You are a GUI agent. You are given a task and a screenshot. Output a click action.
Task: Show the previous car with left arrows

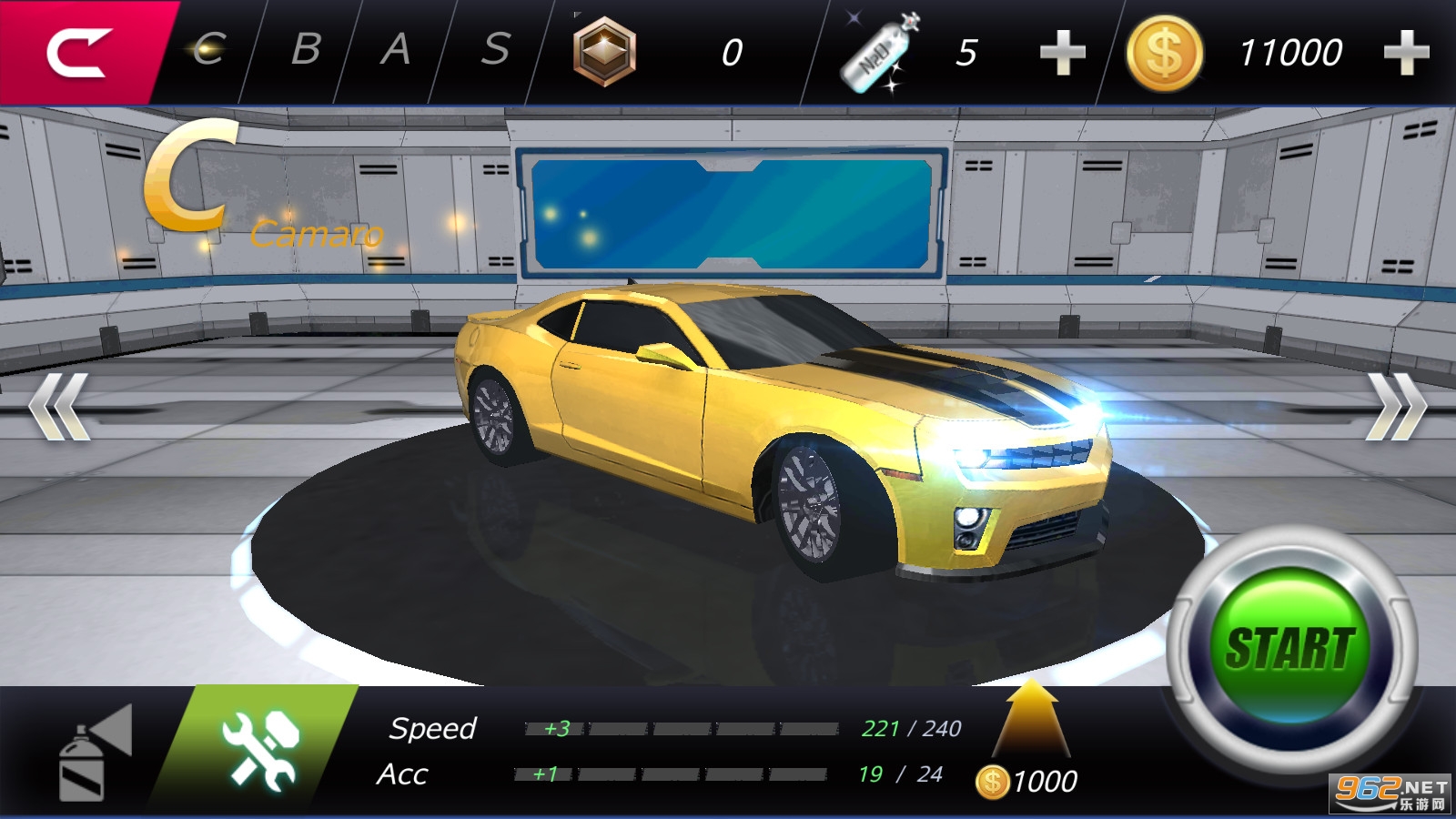pos(58,406)
